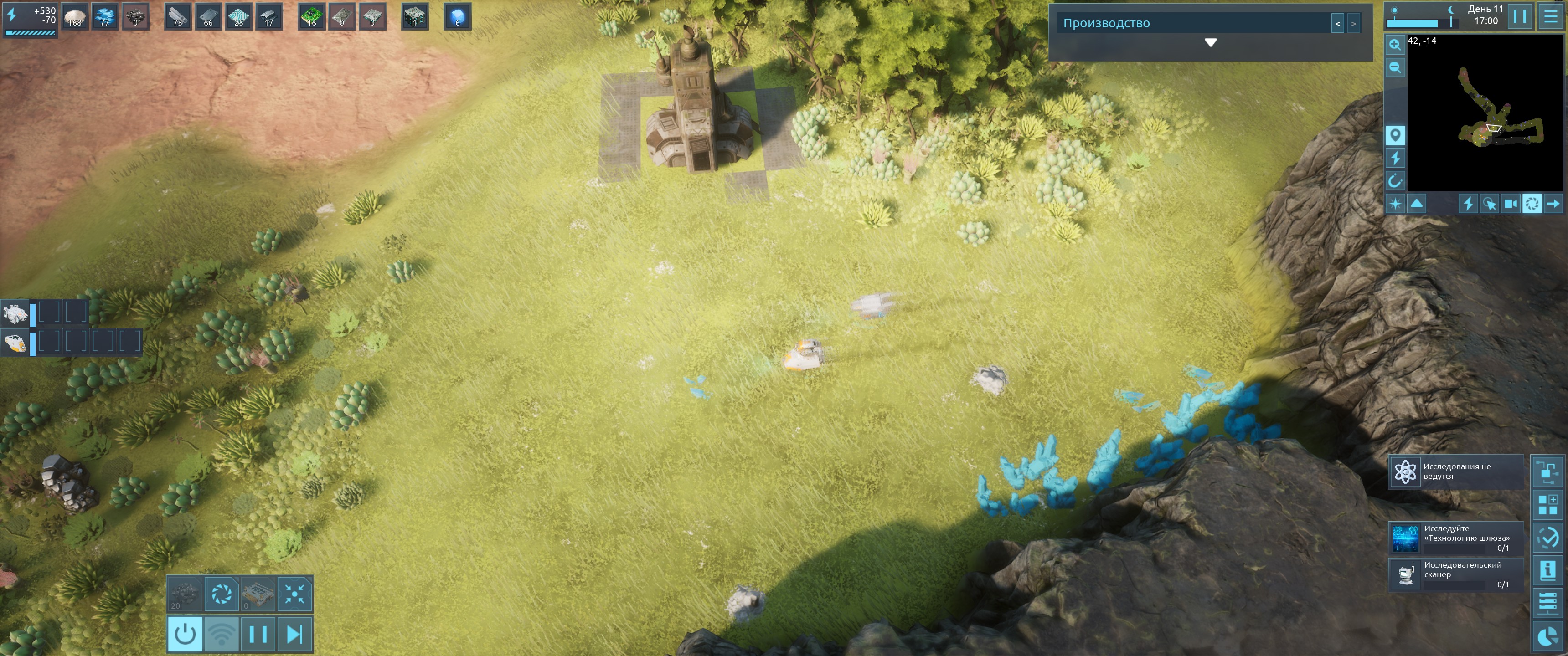Image resolution: width=1568 pixels, height=656 pixels.
Task: Pause the selected unit's task
Action: click(258, 634)
